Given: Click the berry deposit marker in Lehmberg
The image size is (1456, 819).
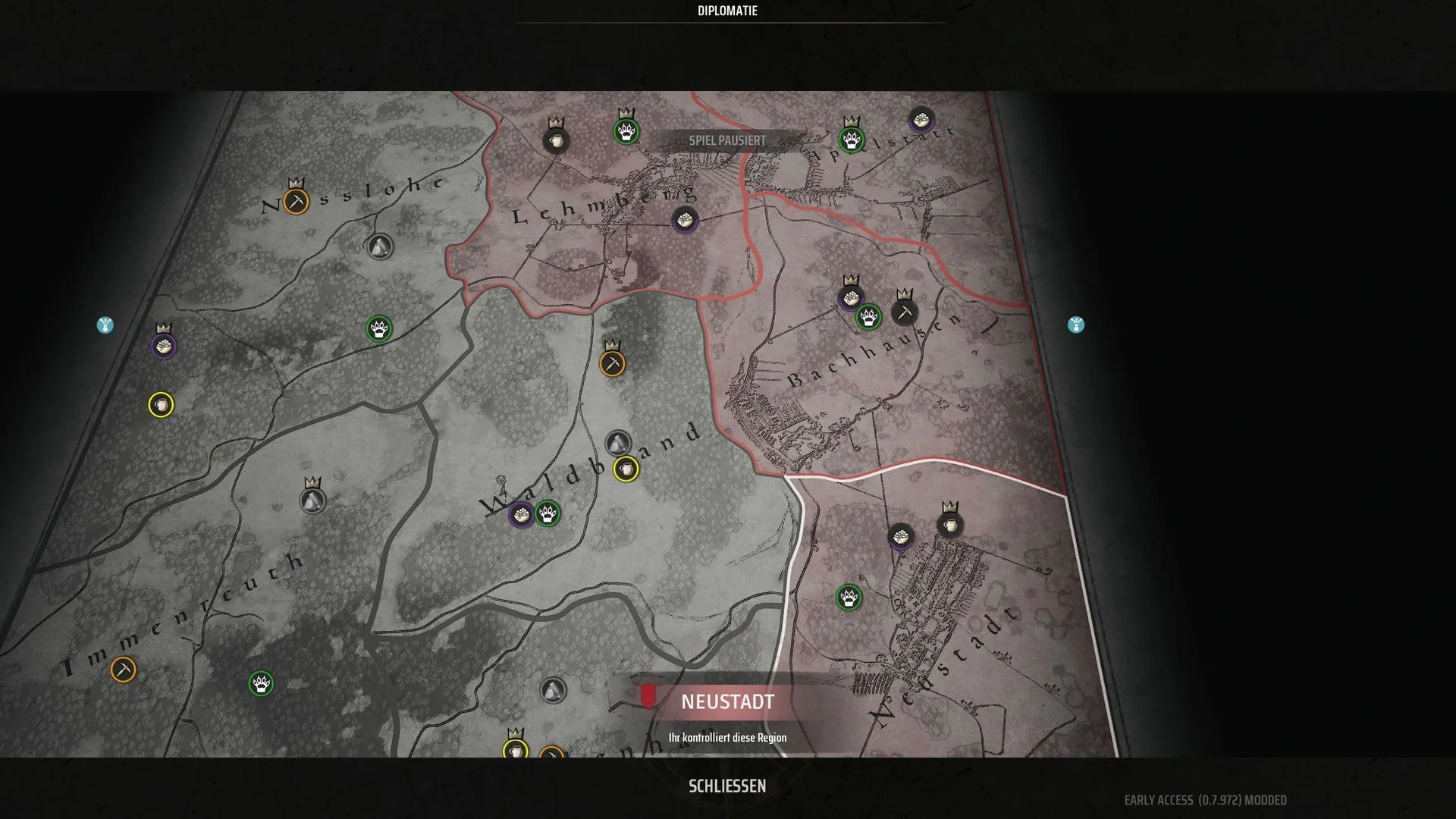Looking at the screenshot, I should point(685,221).
